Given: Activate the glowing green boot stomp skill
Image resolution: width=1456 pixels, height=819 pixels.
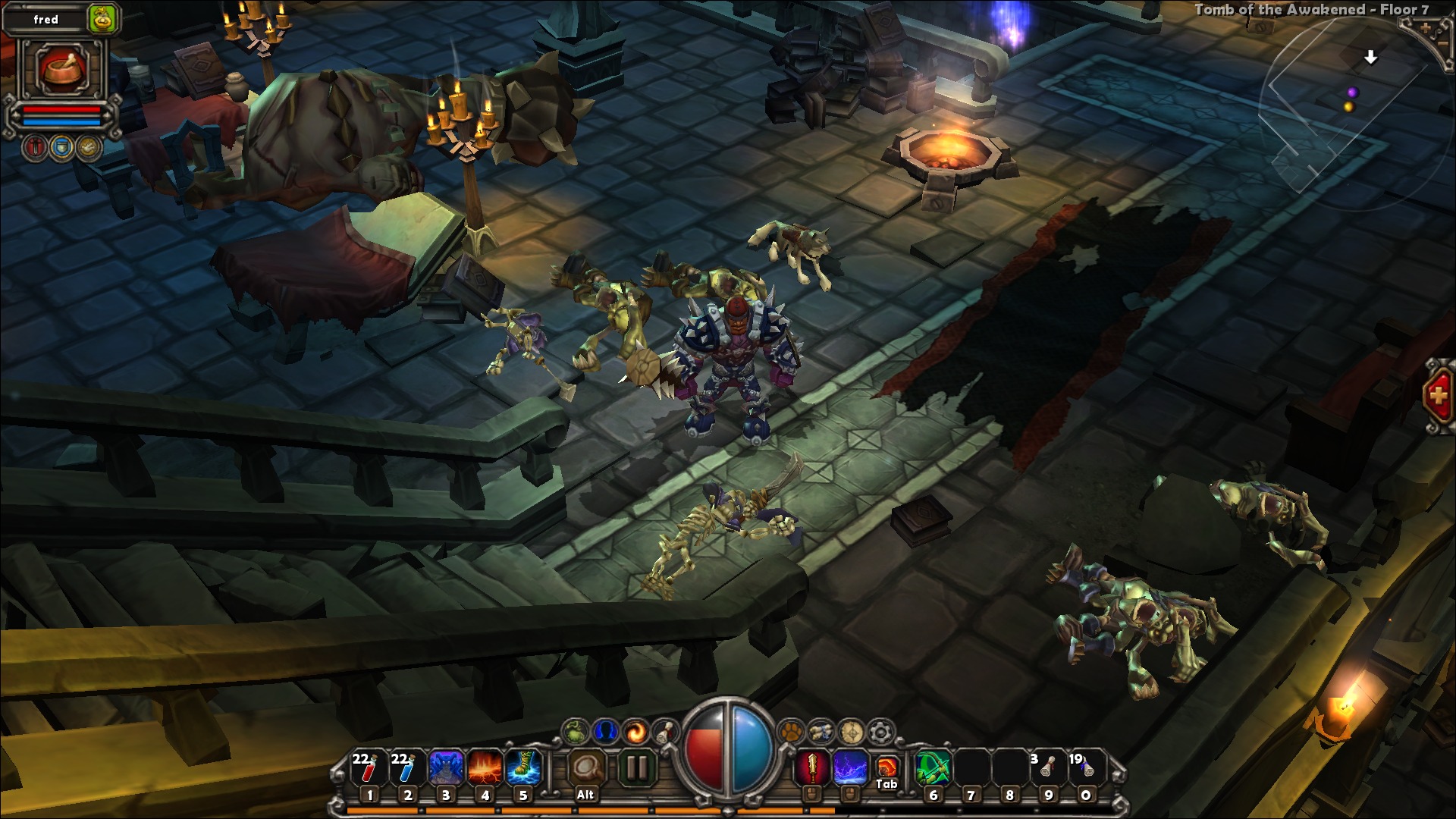Looking at the screenshot, I should click(523, 770).
